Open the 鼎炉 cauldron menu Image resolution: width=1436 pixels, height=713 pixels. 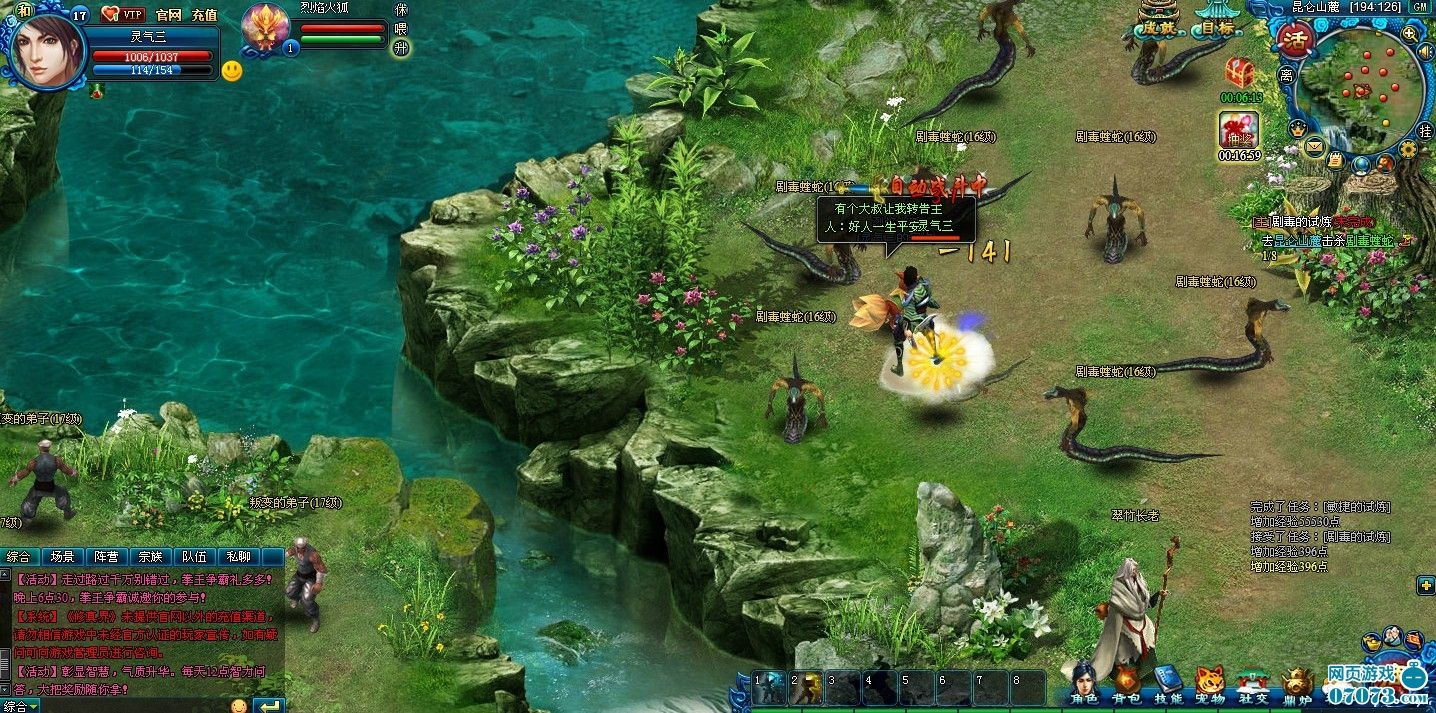tap(1296, 682)
